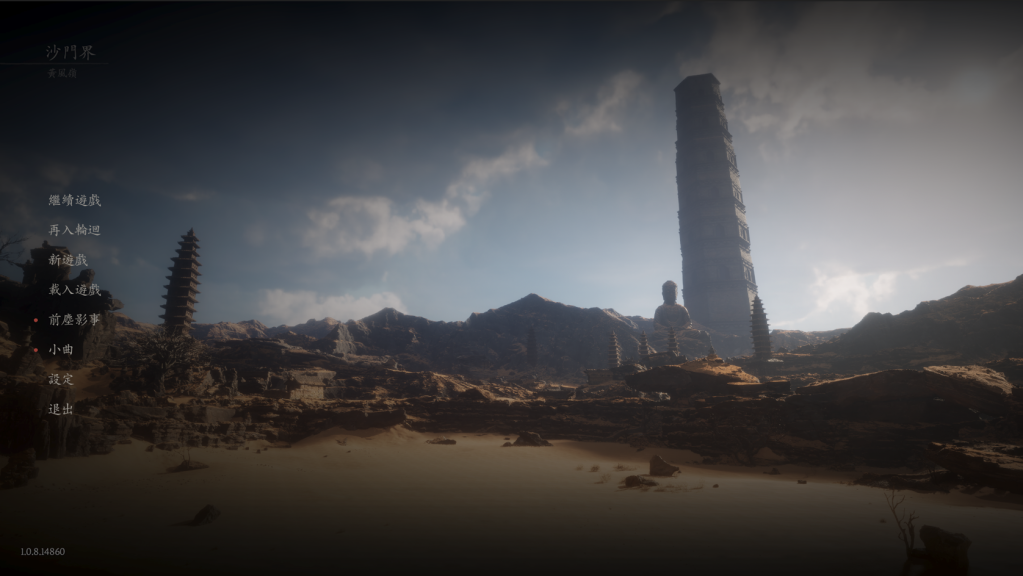Open the 載入遊戲 load game menu
The height and width of the screenshot is (576, 1023).
75,290
